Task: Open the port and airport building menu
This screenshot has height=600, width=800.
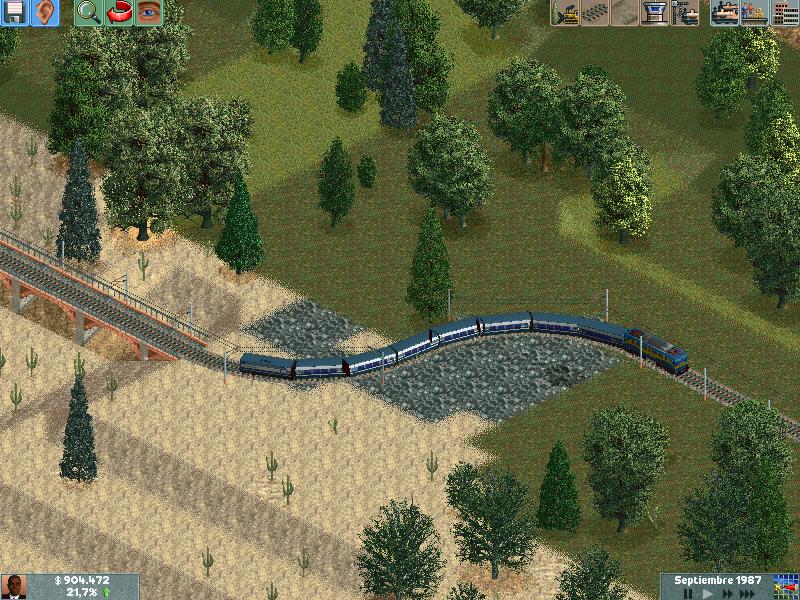Action: coord(655,13)
